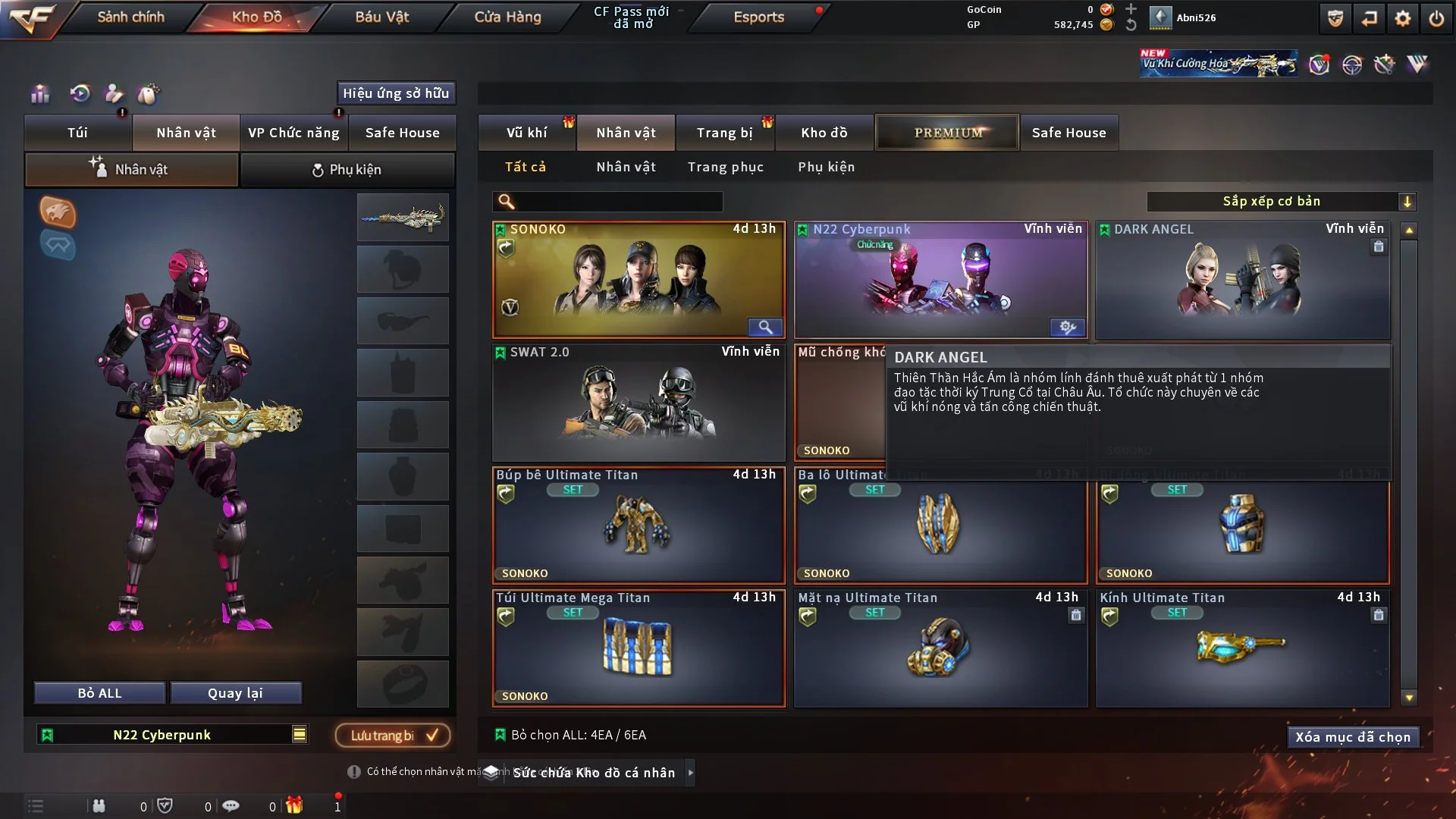Click Xóa mục đã chọn button
This screenshot has height=819, width=1456.
click(1352, 737)
